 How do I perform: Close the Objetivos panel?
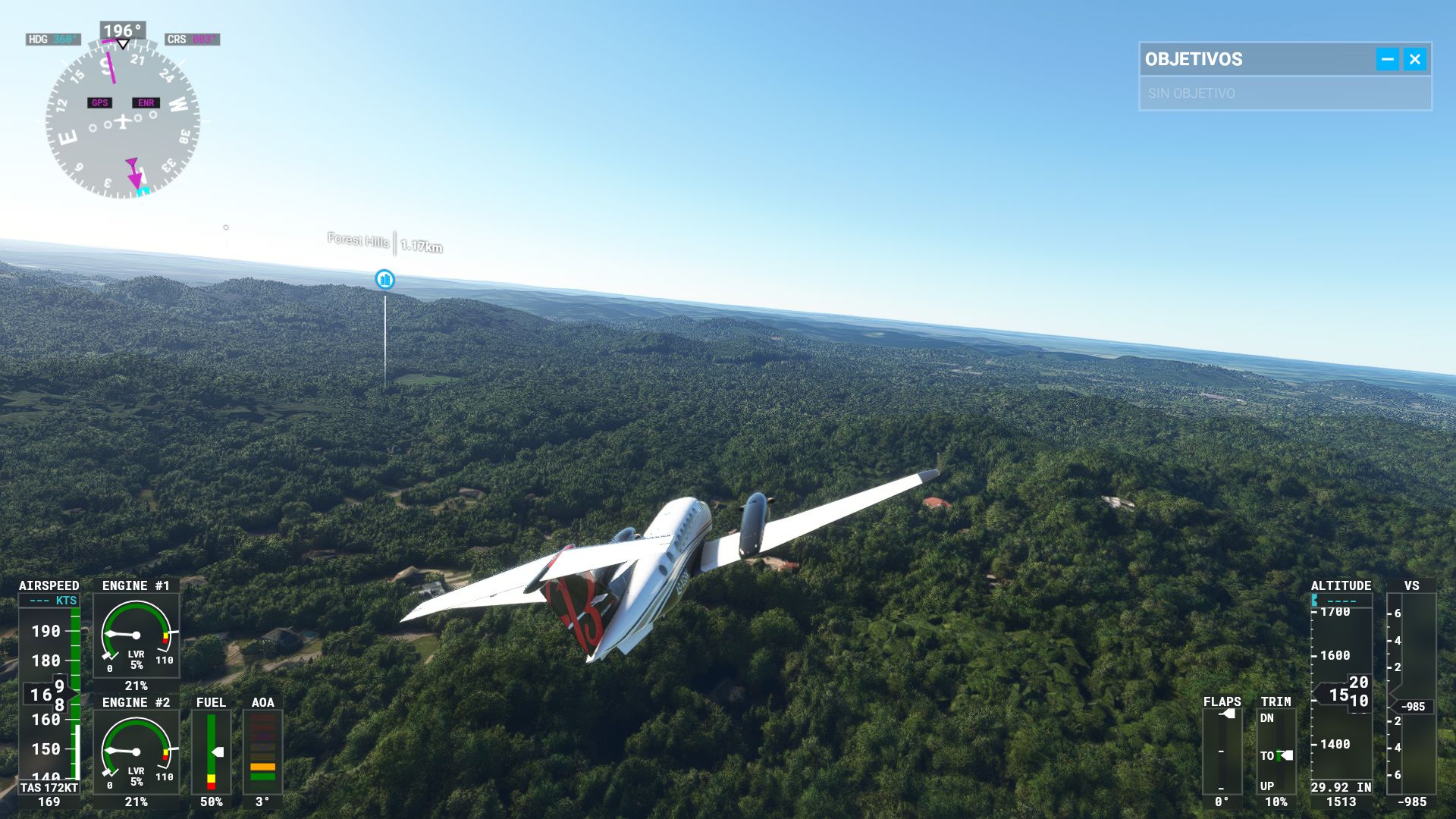[x=1414, y=59]
